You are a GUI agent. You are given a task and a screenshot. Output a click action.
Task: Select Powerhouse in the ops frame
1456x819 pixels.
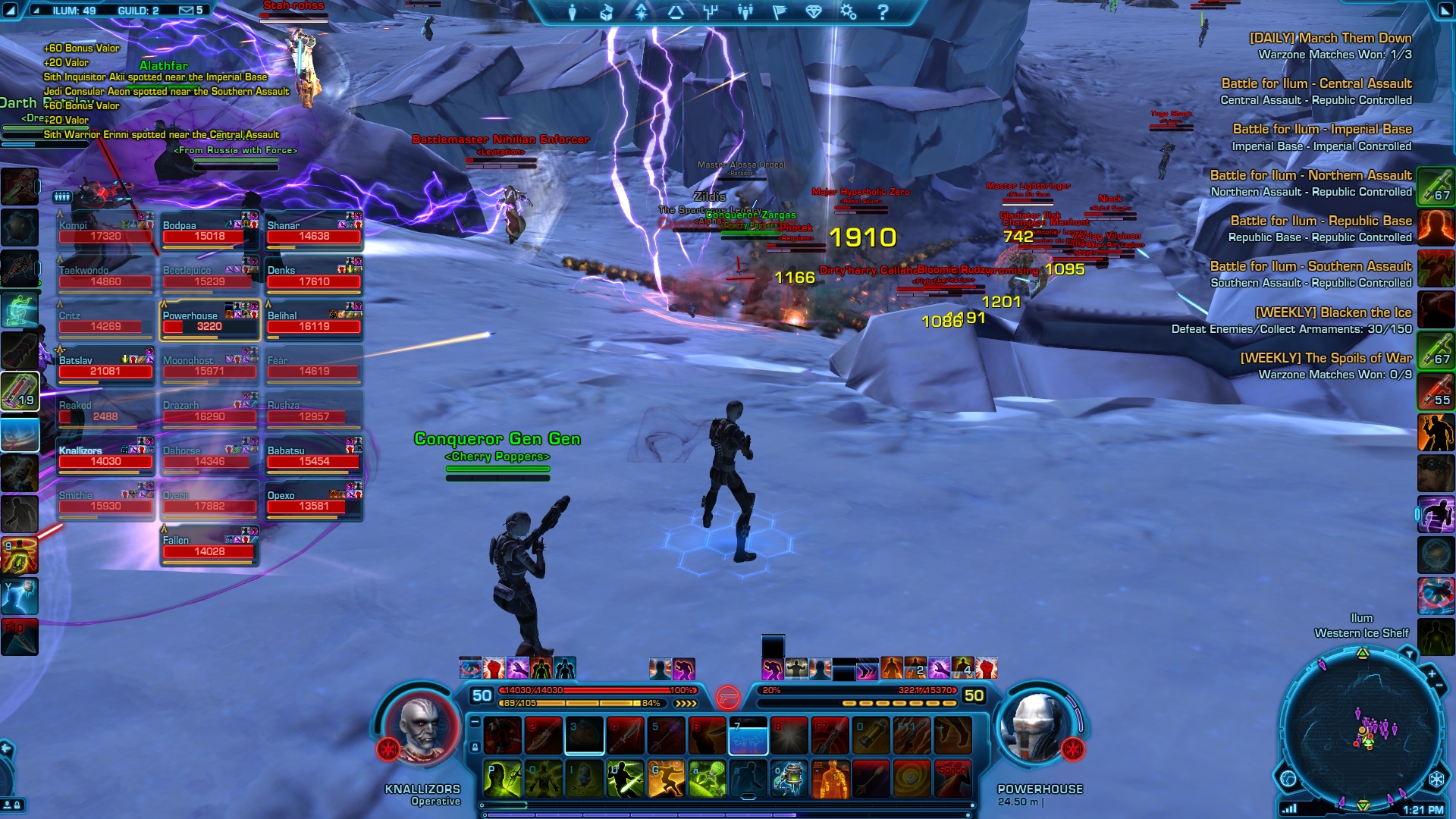point(209,322)
